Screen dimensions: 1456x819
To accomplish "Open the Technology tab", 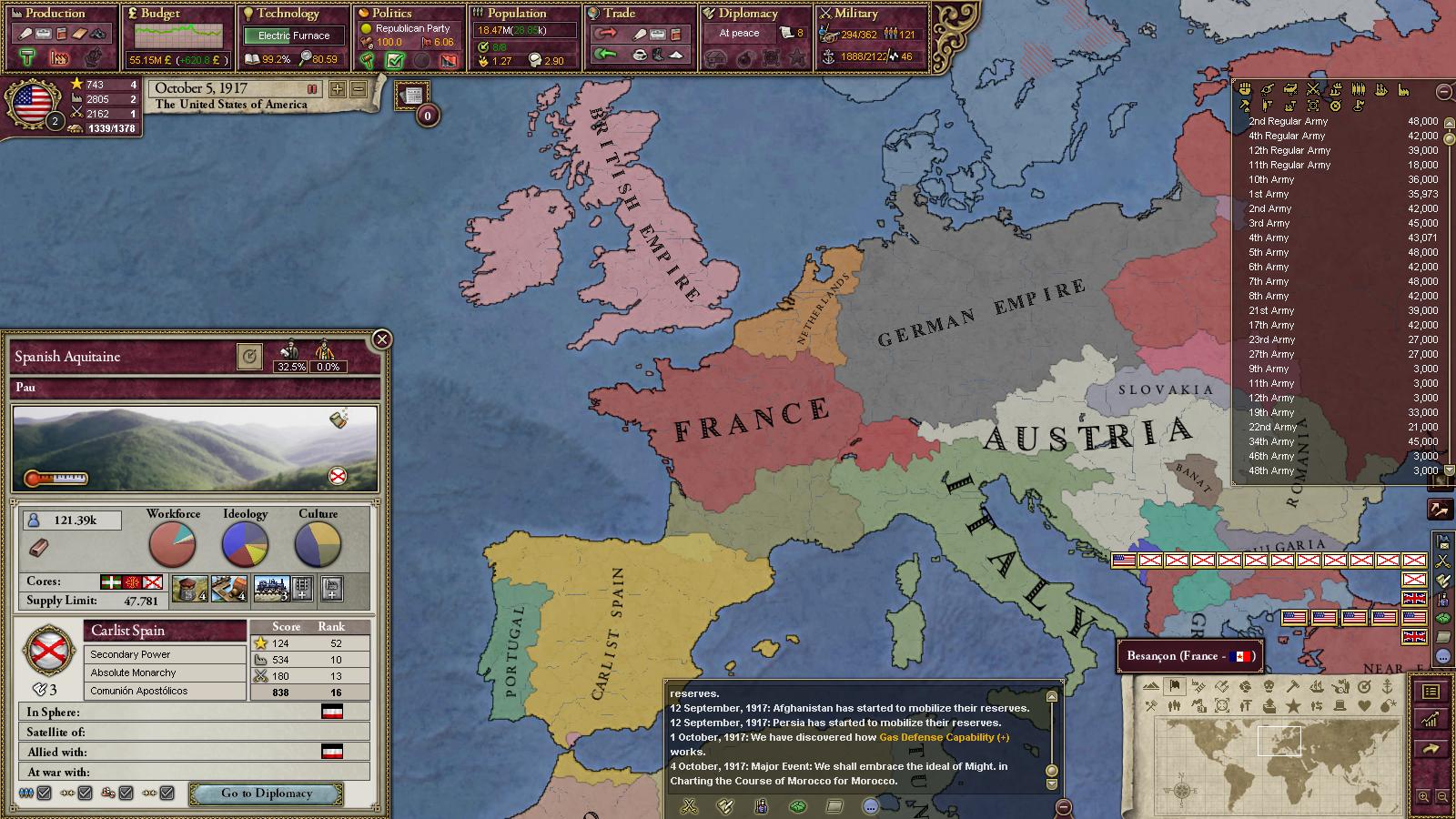I will (288, 14).
